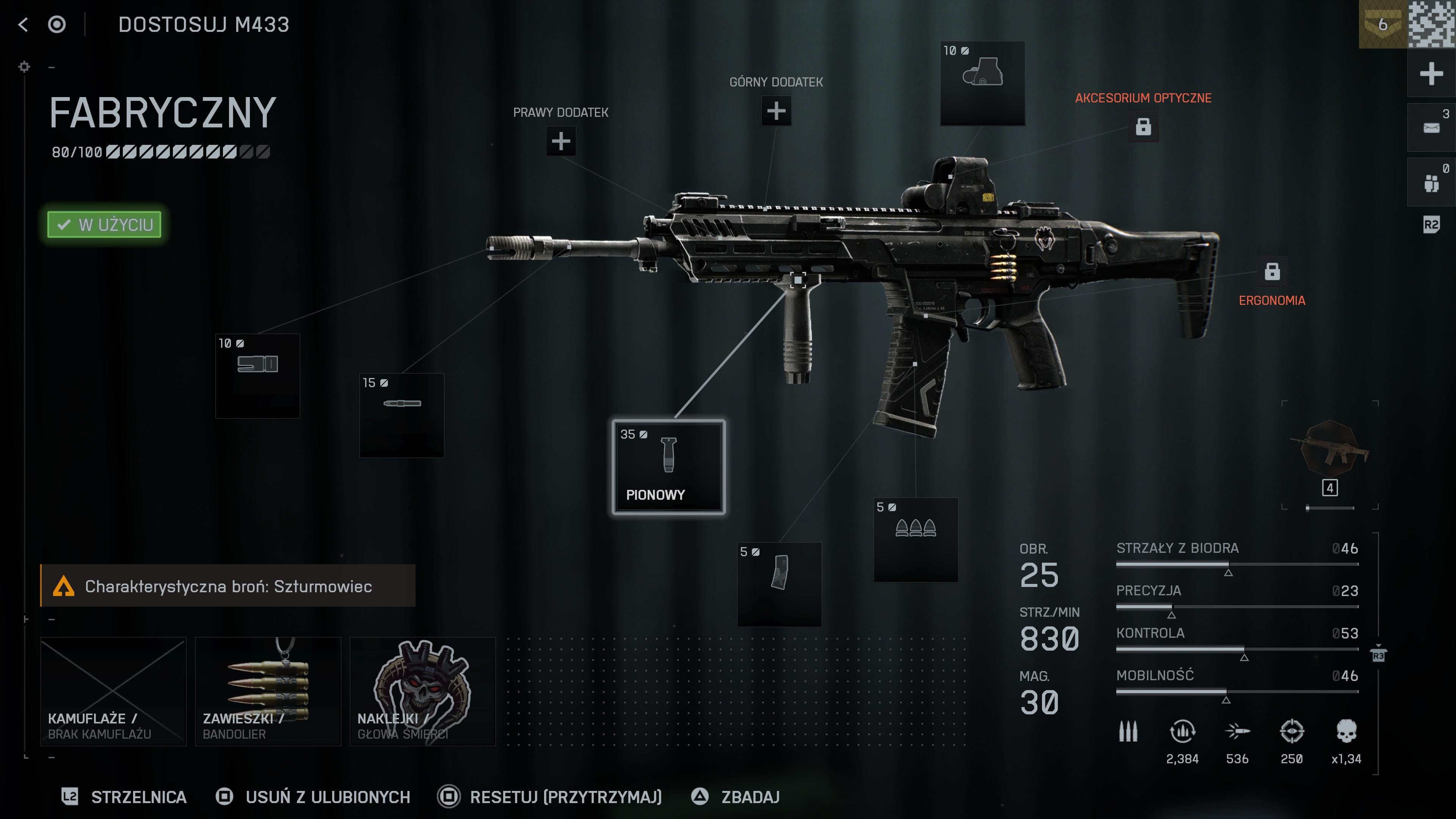Click the plus button in right sidebar

pyautogui.click(x=1431, y=74)
